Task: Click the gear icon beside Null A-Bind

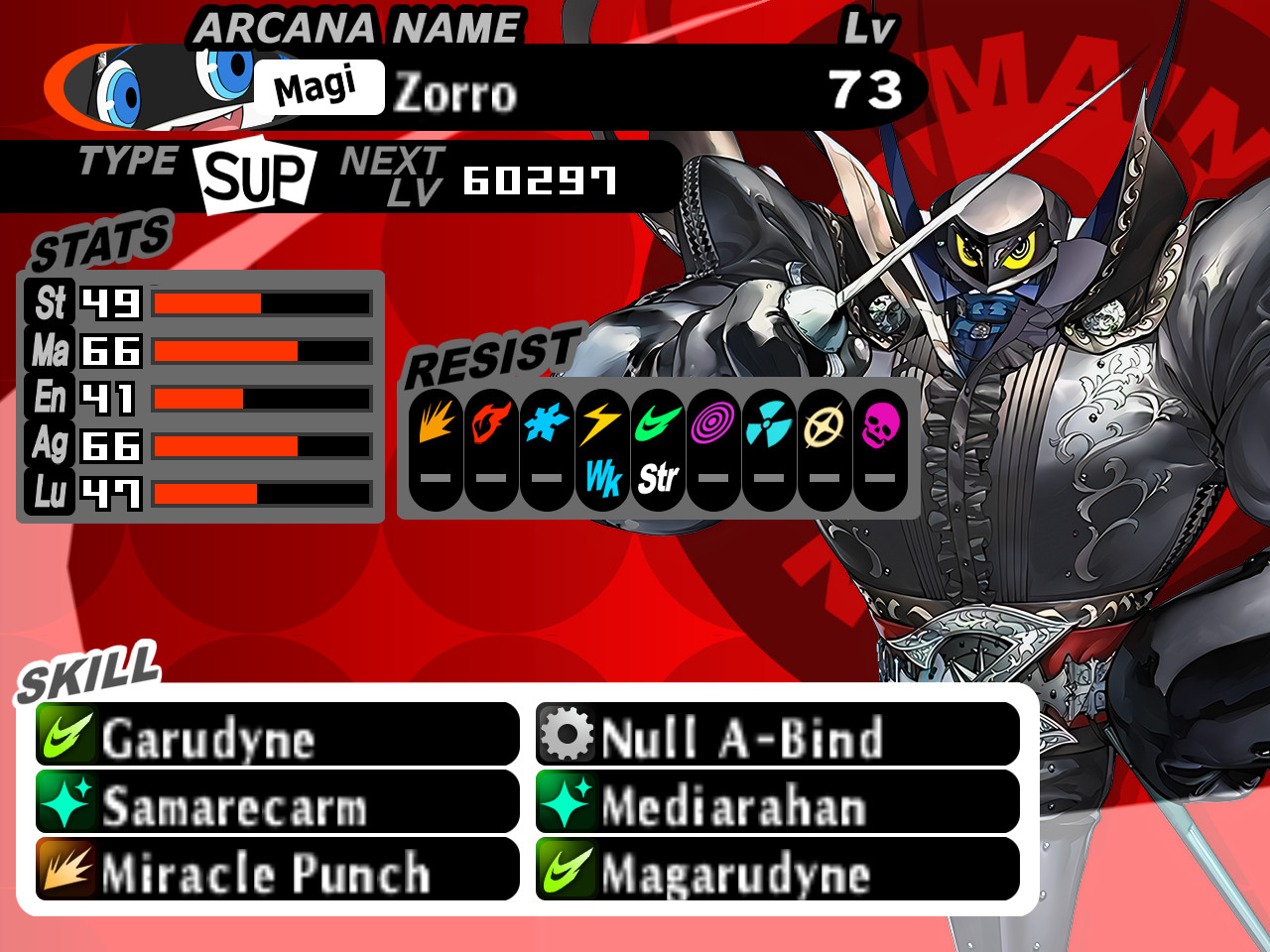Action: pyautogui.click(x=567, y=734)
